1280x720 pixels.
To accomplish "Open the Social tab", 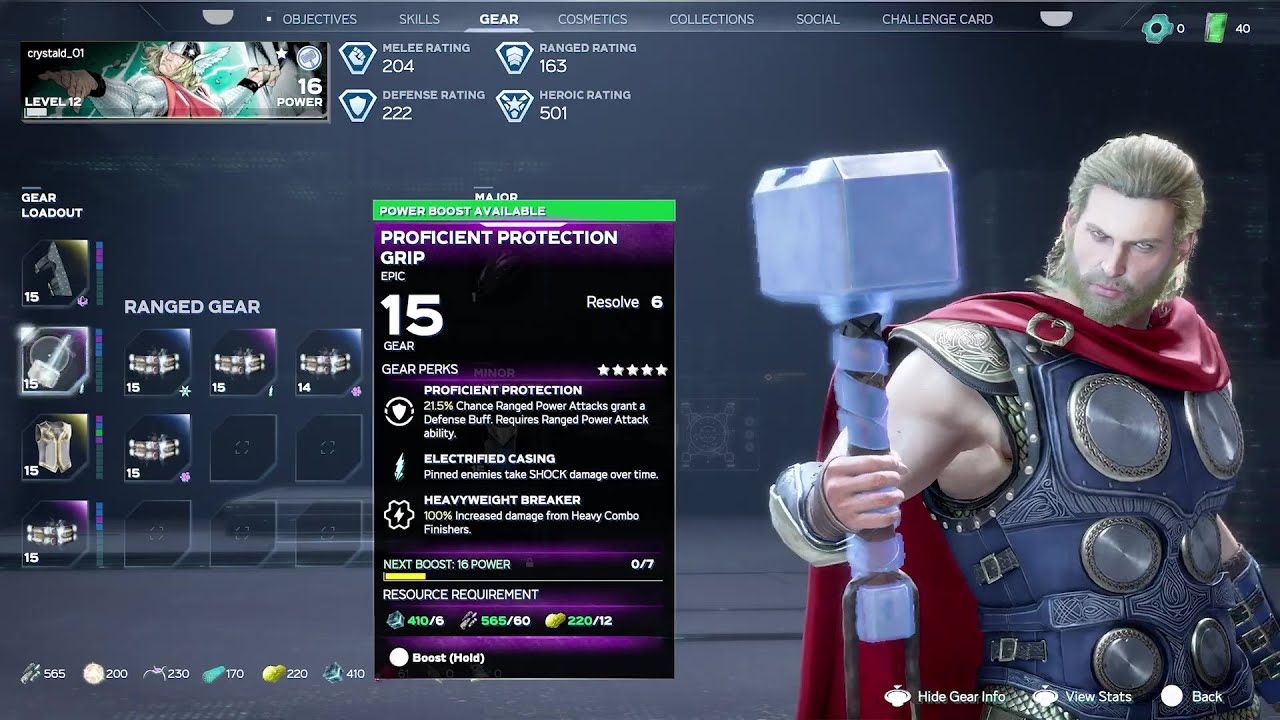I will click(x=817, y=19).
